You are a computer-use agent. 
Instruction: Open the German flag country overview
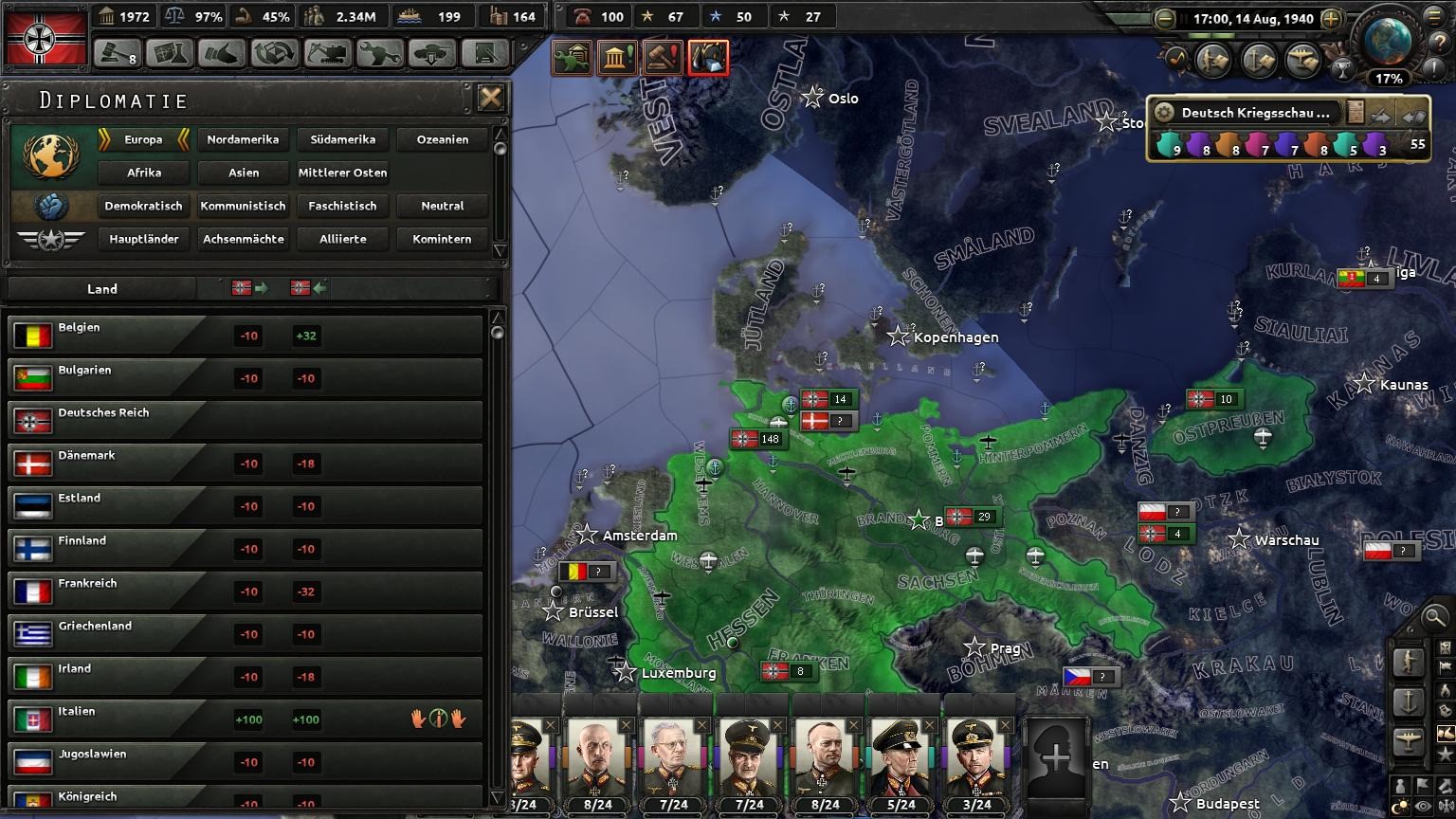coord(45,36)
